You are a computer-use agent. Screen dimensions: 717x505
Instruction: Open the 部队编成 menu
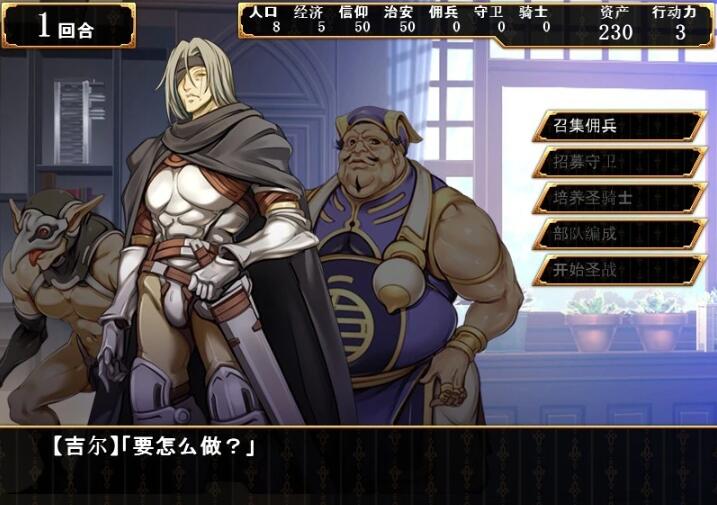[x=618, y=234]
